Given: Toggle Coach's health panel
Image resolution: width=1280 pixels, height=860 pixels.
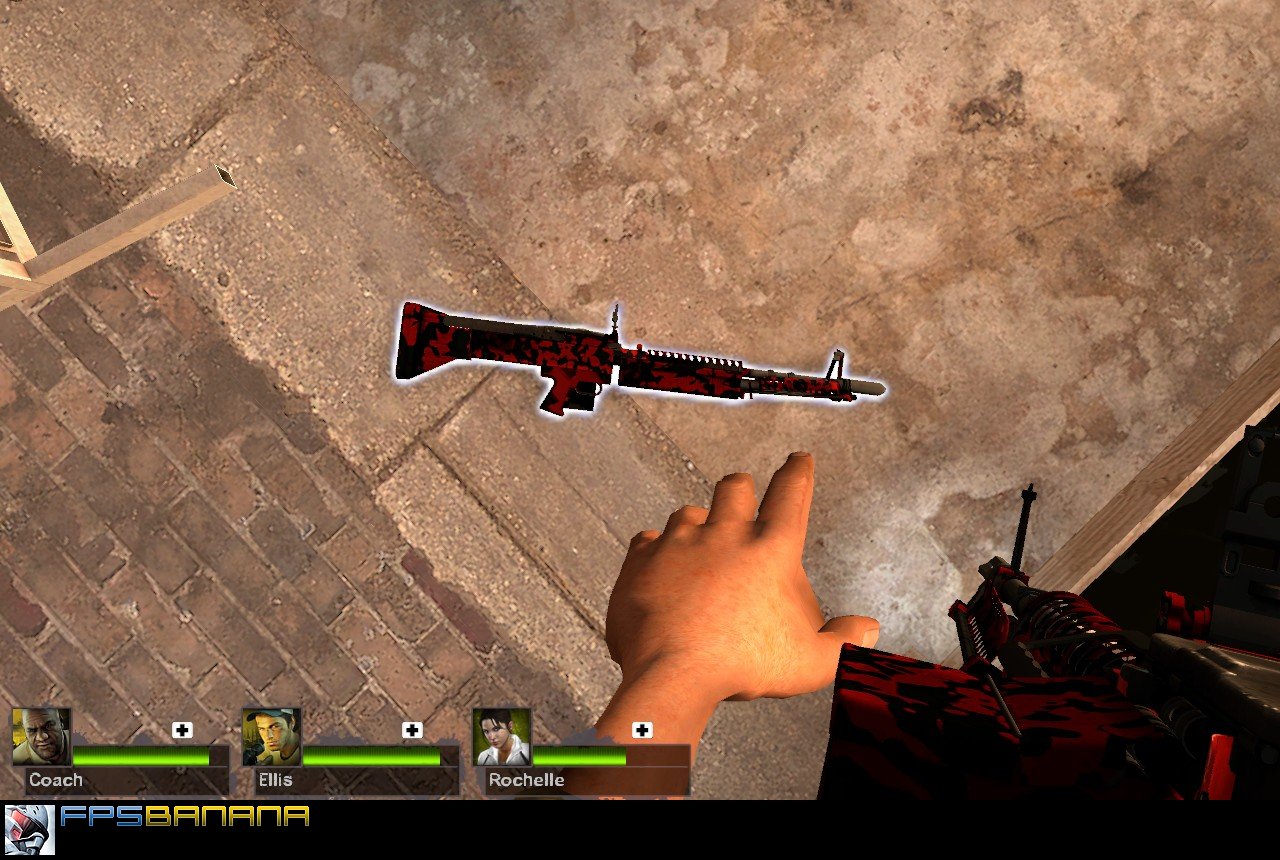Looking at the screenshot, I should click(x=140, y=755).
